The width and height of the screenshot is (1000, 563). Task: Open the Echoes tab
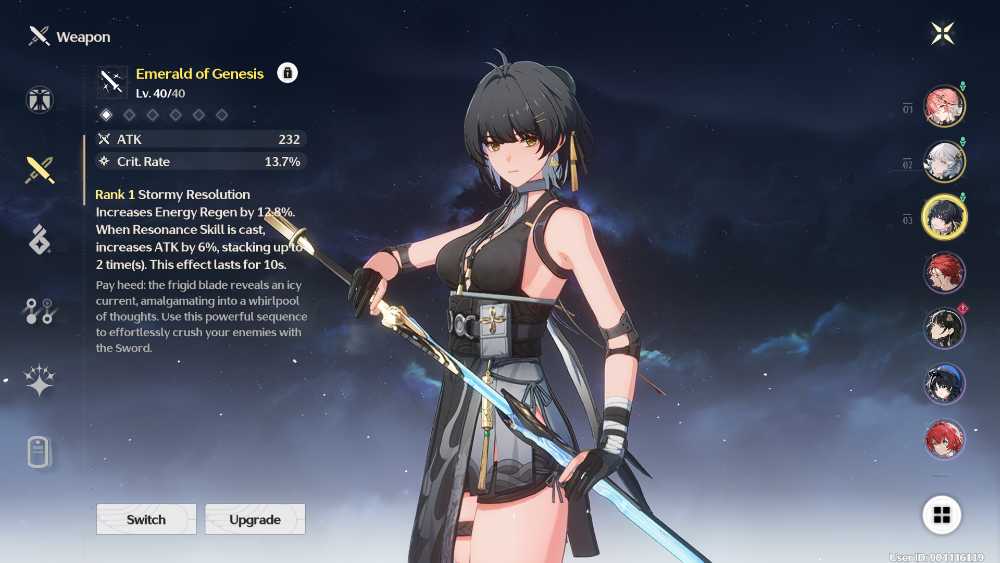[x=40, y=240]
